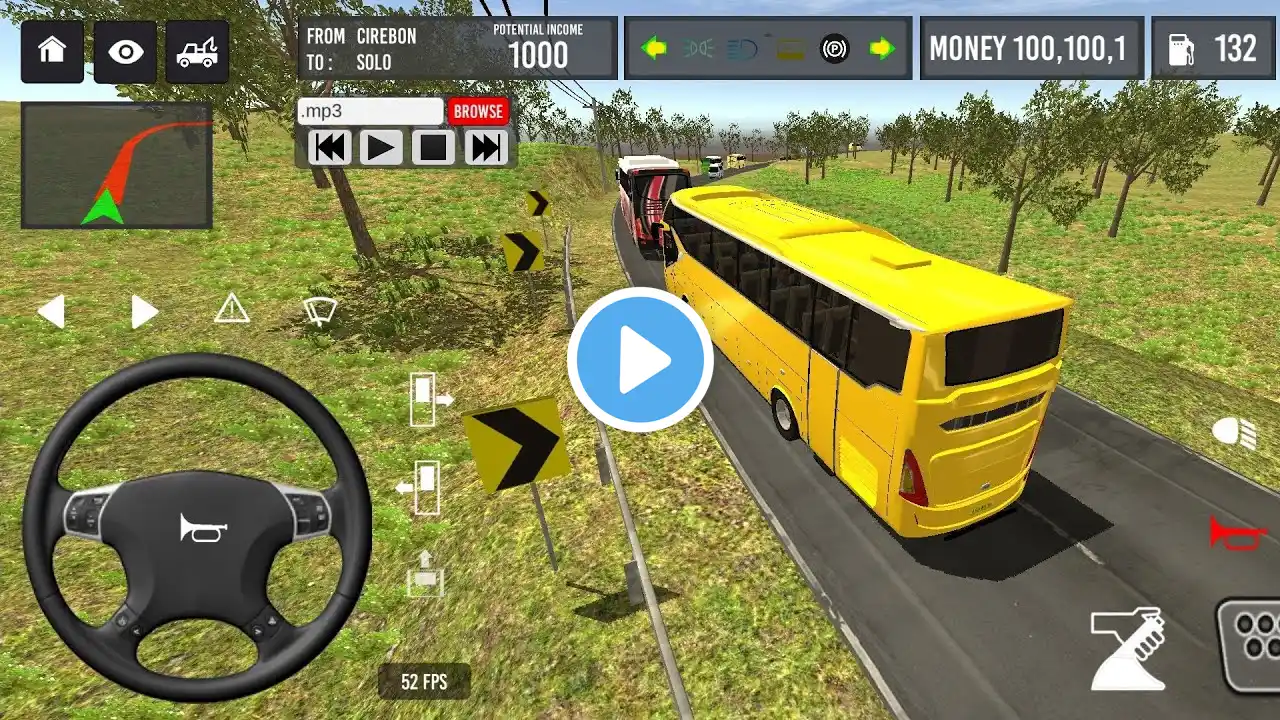1280x720 pixels.
Task: Toggle the headlights icon
Action: tap(1233, 432)
